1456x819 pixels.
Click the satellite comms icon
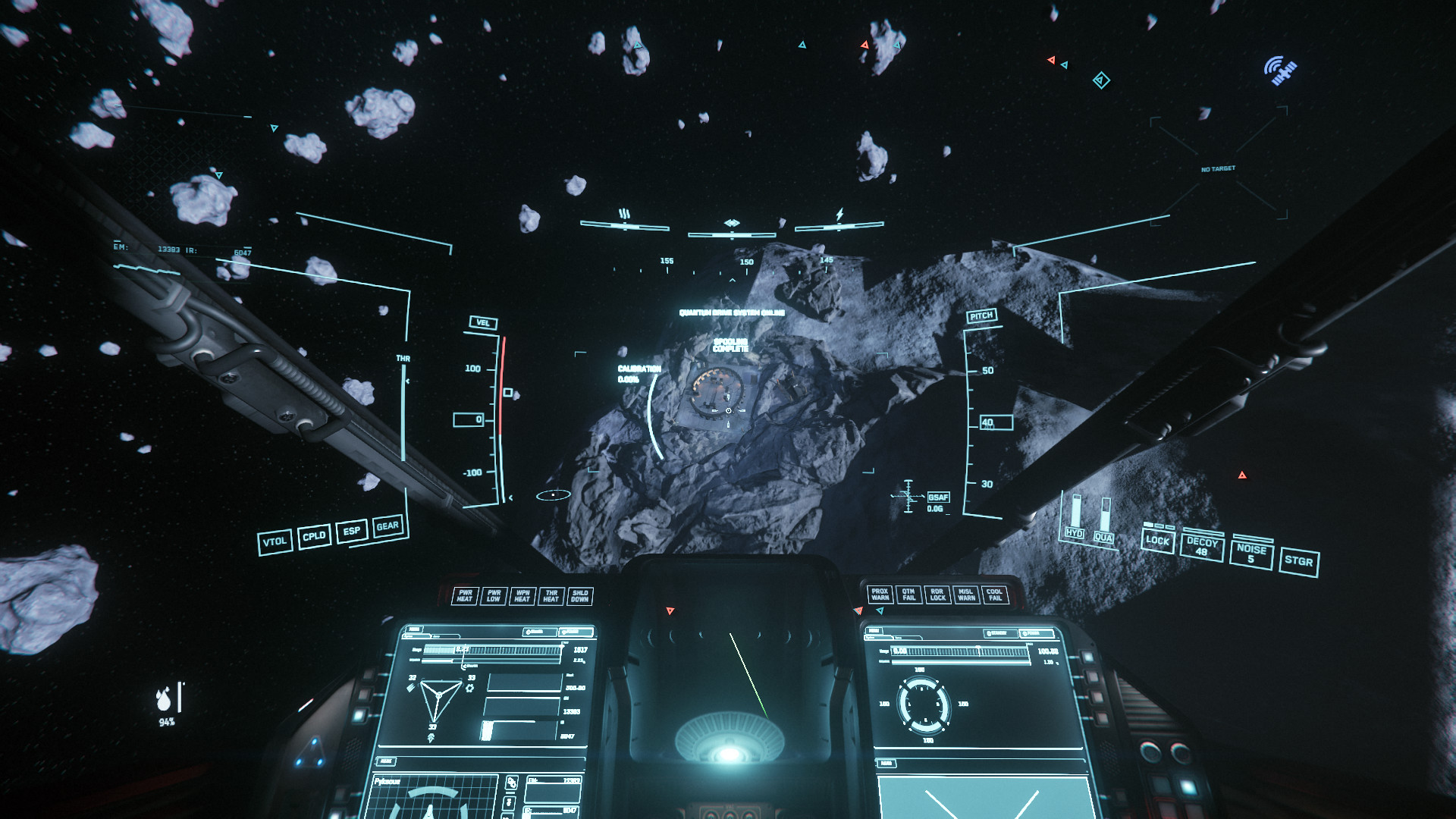1280,71
